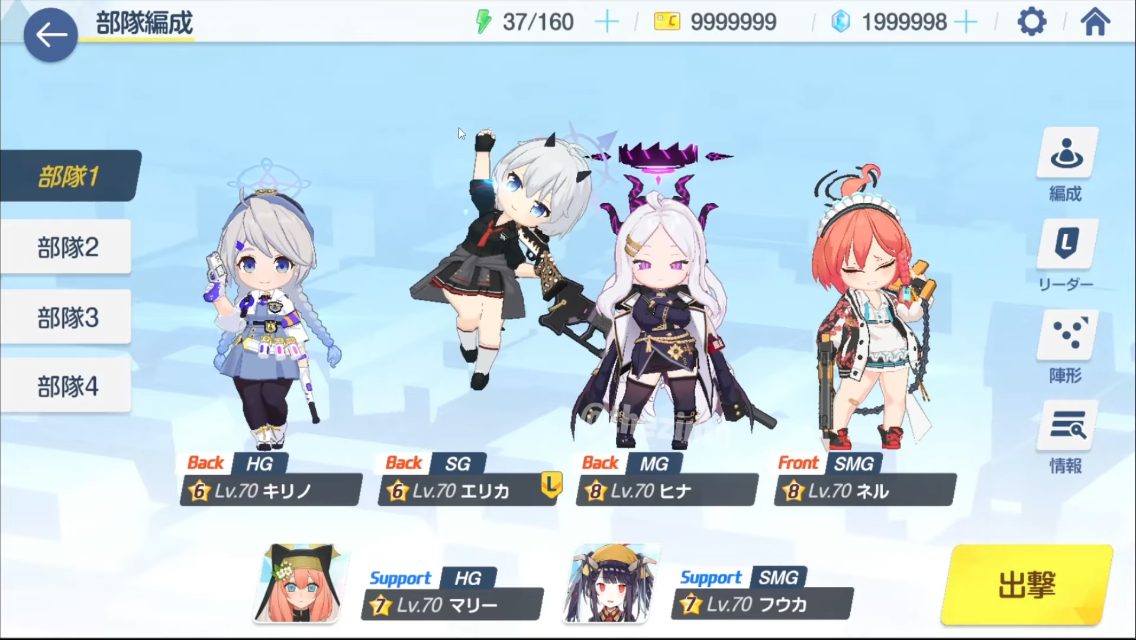Go back with the arrow button
The image size is (1136, 640).
50,35
